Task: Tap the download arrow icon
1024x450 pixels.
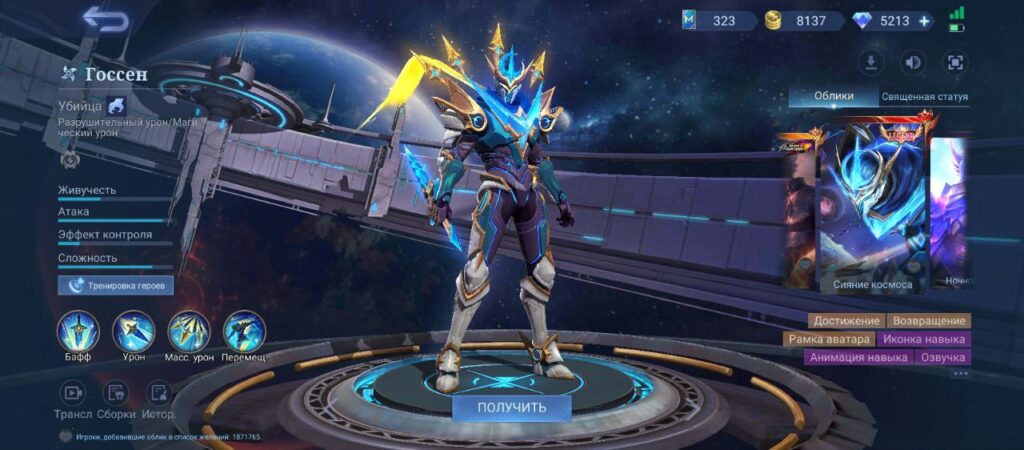Action: pos(870,63)
